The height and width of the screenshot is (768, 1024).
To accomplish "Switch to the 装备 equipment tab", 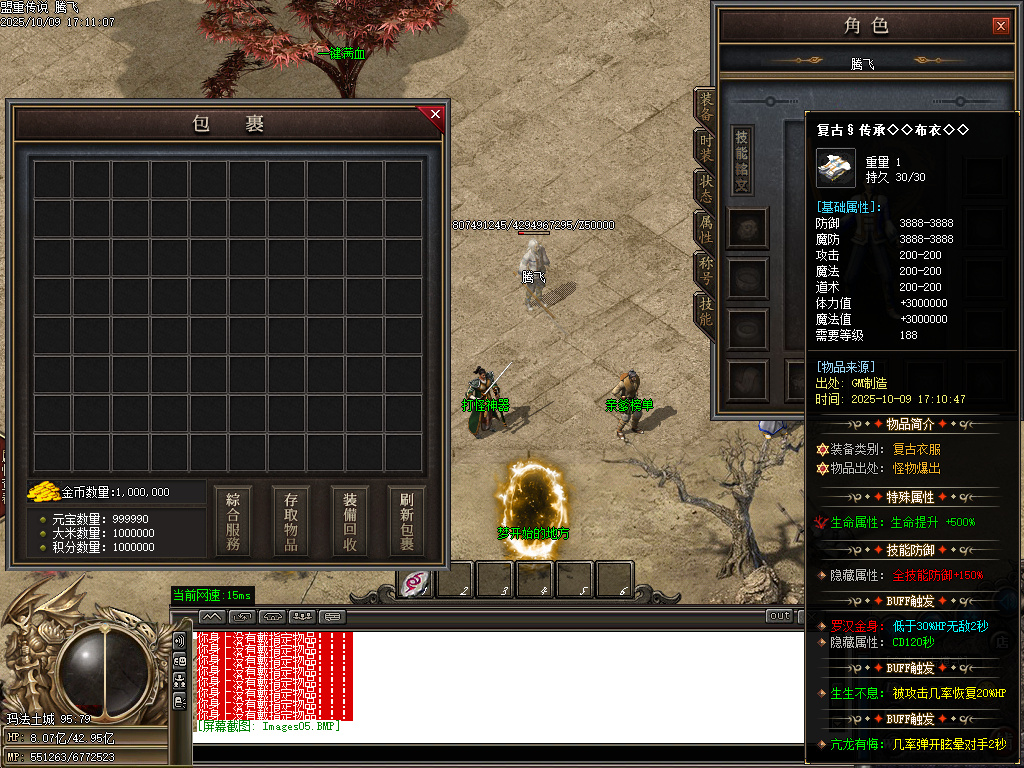I will (705, 107).
